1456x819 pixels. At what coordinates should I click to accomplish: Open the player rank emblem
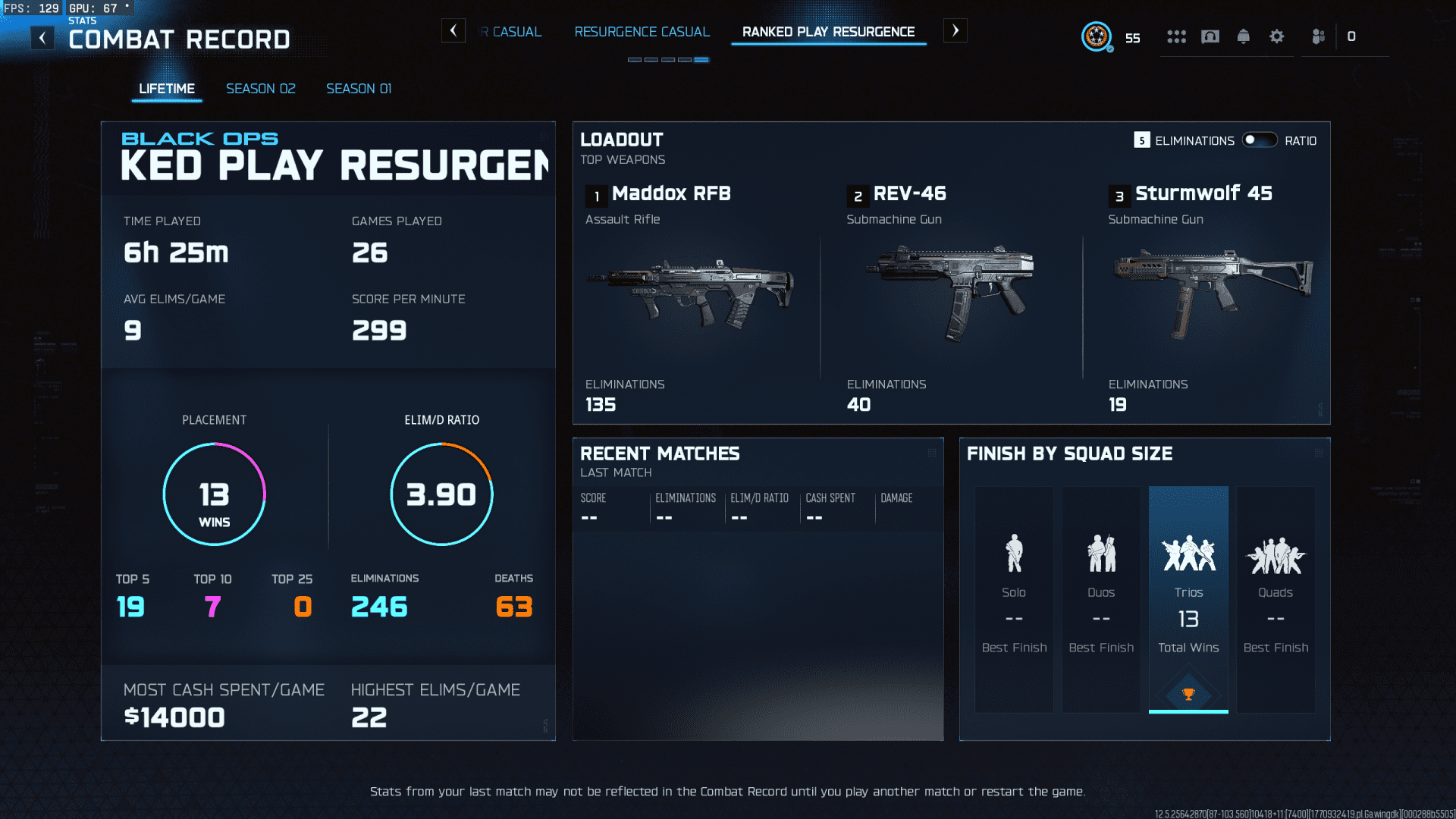1097,36
